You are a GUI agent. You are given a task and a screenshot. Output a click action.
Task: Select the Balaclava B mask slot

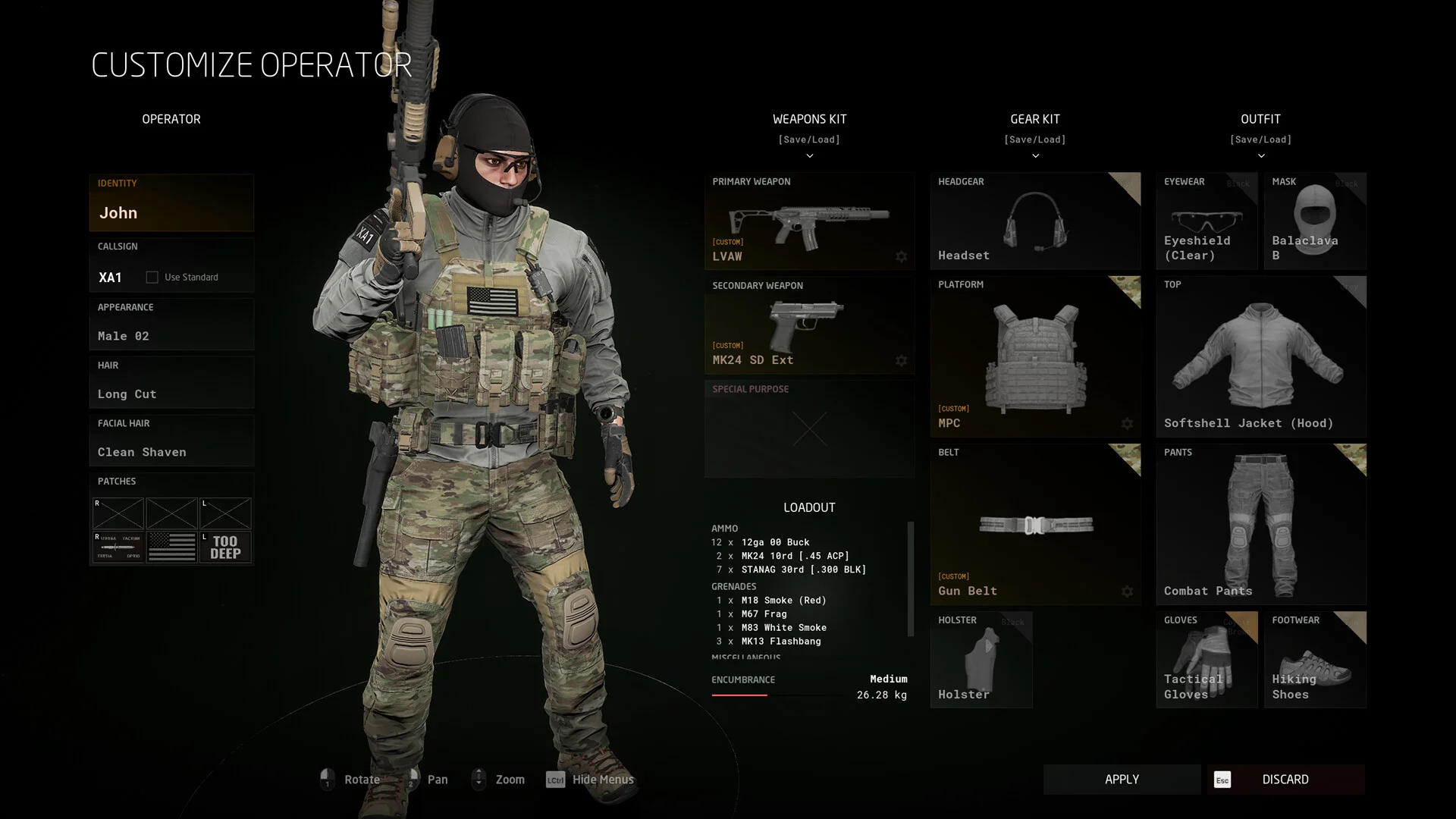pos(1315,221)
